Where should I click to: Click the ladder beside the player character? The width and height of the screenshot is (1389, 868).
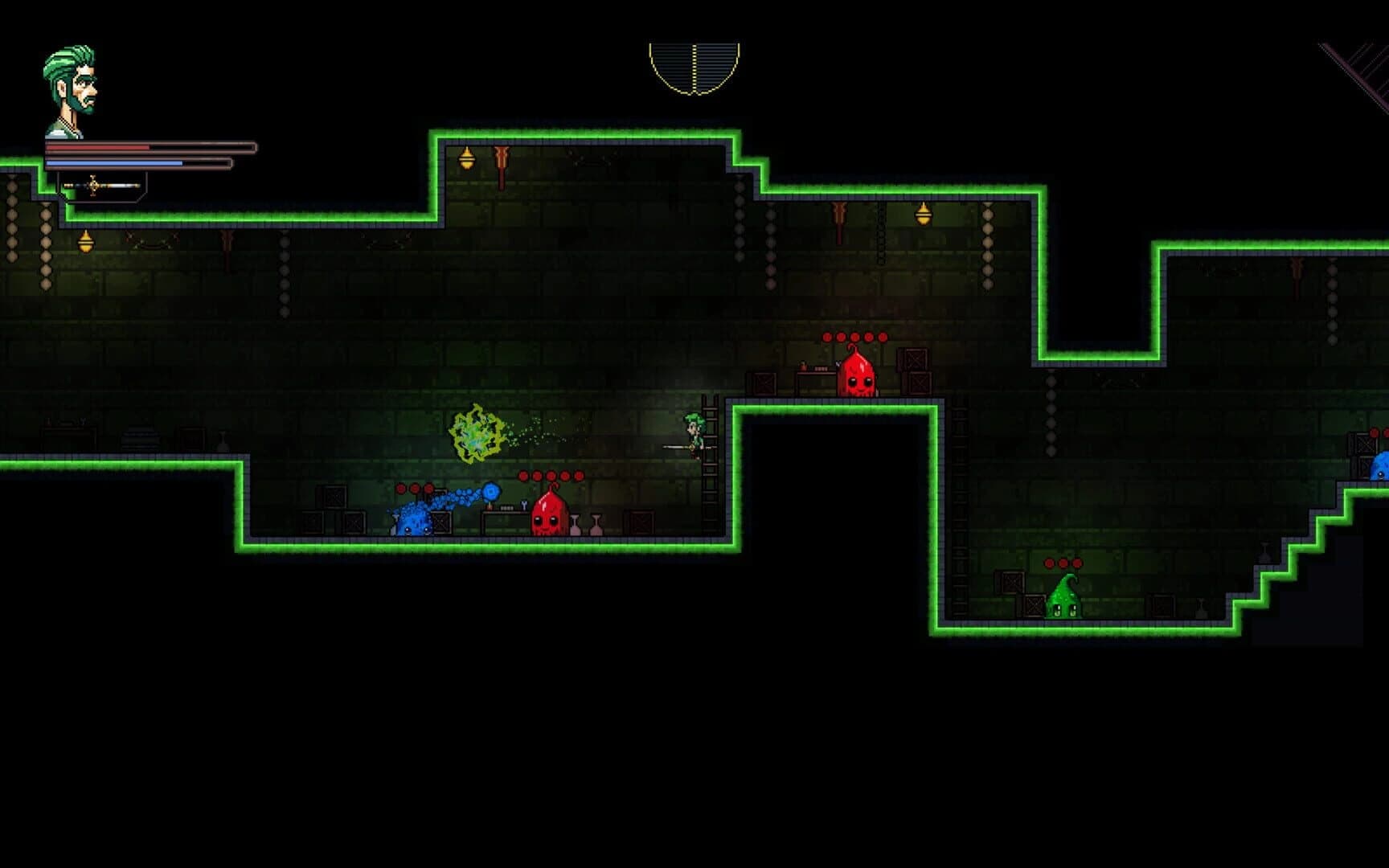(709, 450)
